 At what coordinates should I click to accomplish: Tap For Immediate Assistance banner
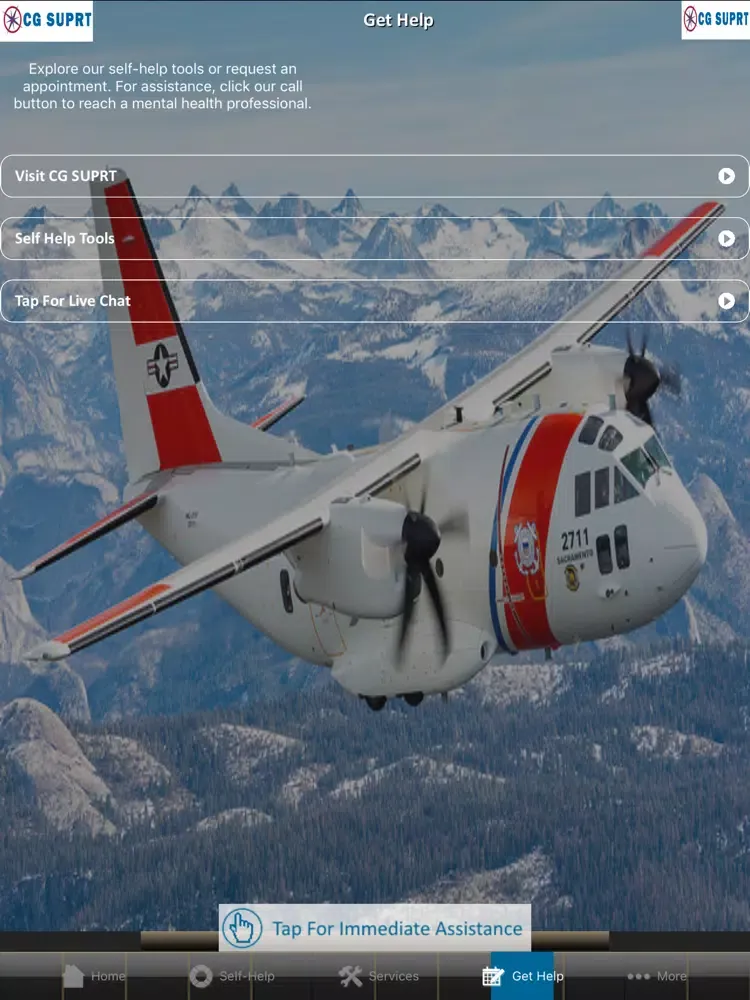pos(375,928)
